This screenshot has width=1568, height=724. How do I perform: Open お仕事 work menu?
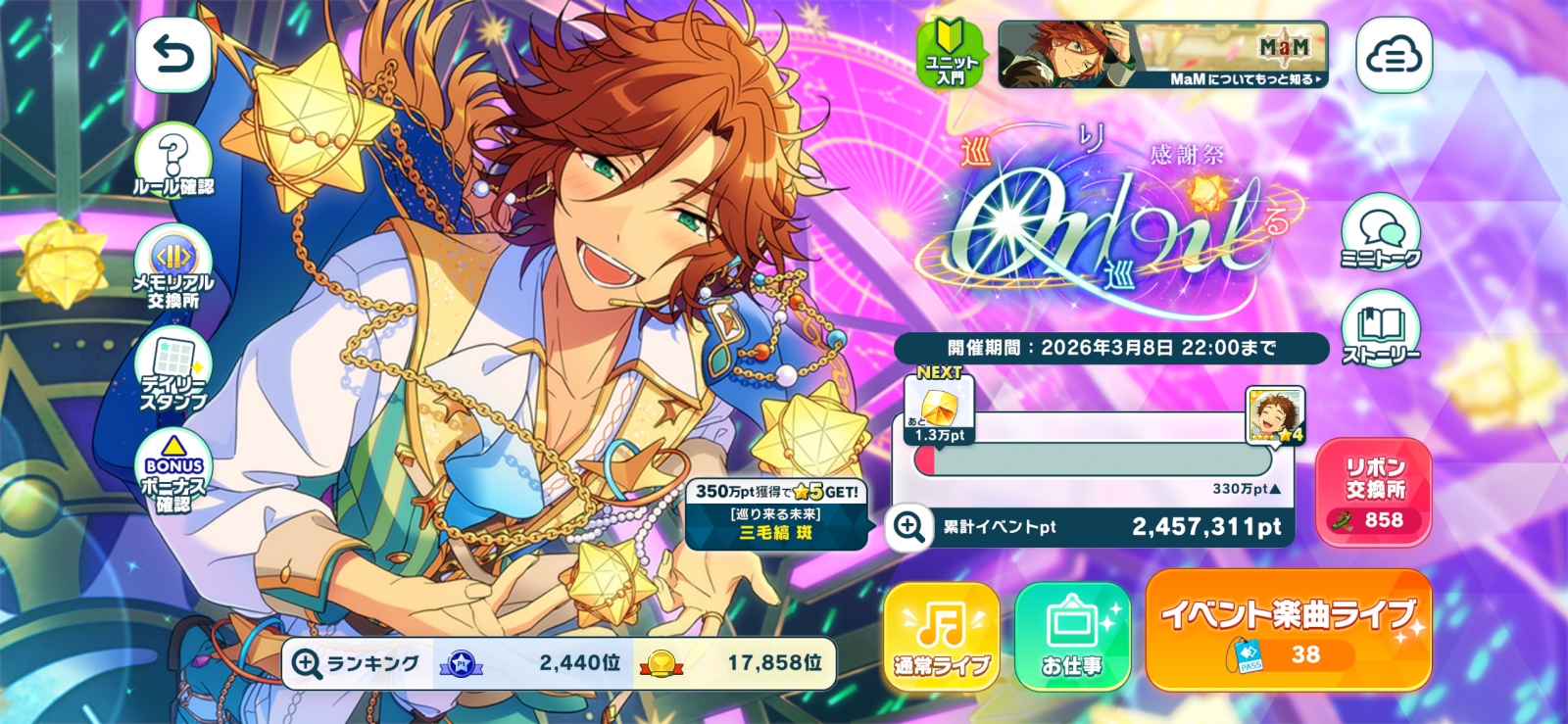(x=1072, y=636)
